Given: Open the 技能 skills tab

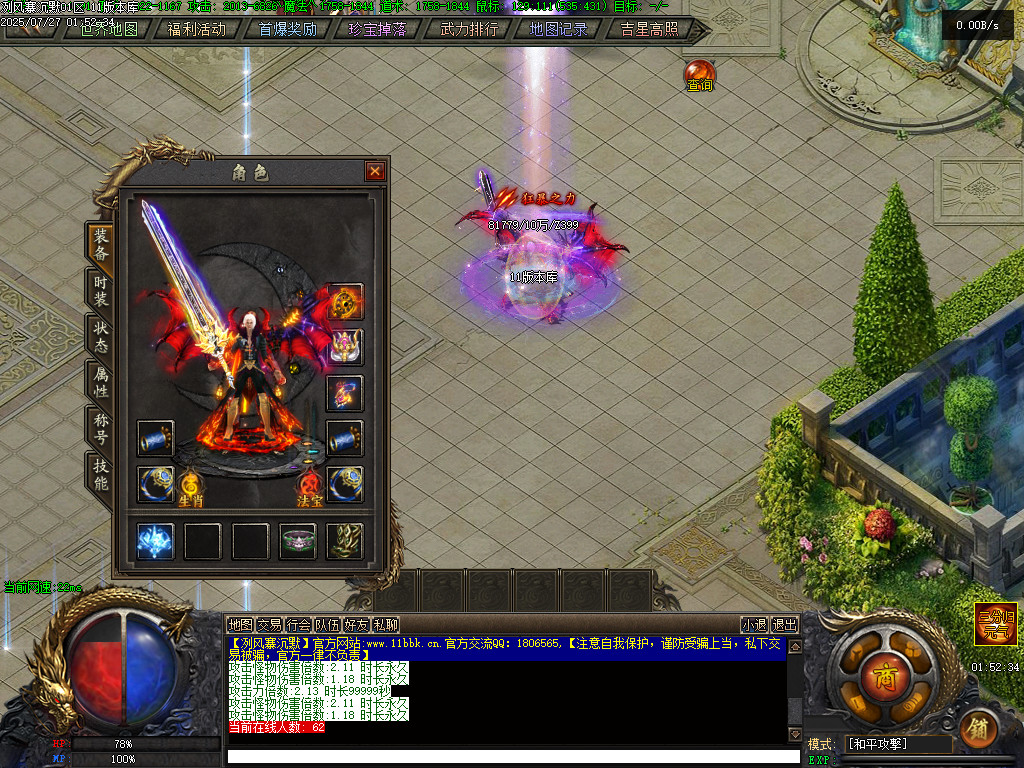Looking at the screenshot, I should pos(101,473).
